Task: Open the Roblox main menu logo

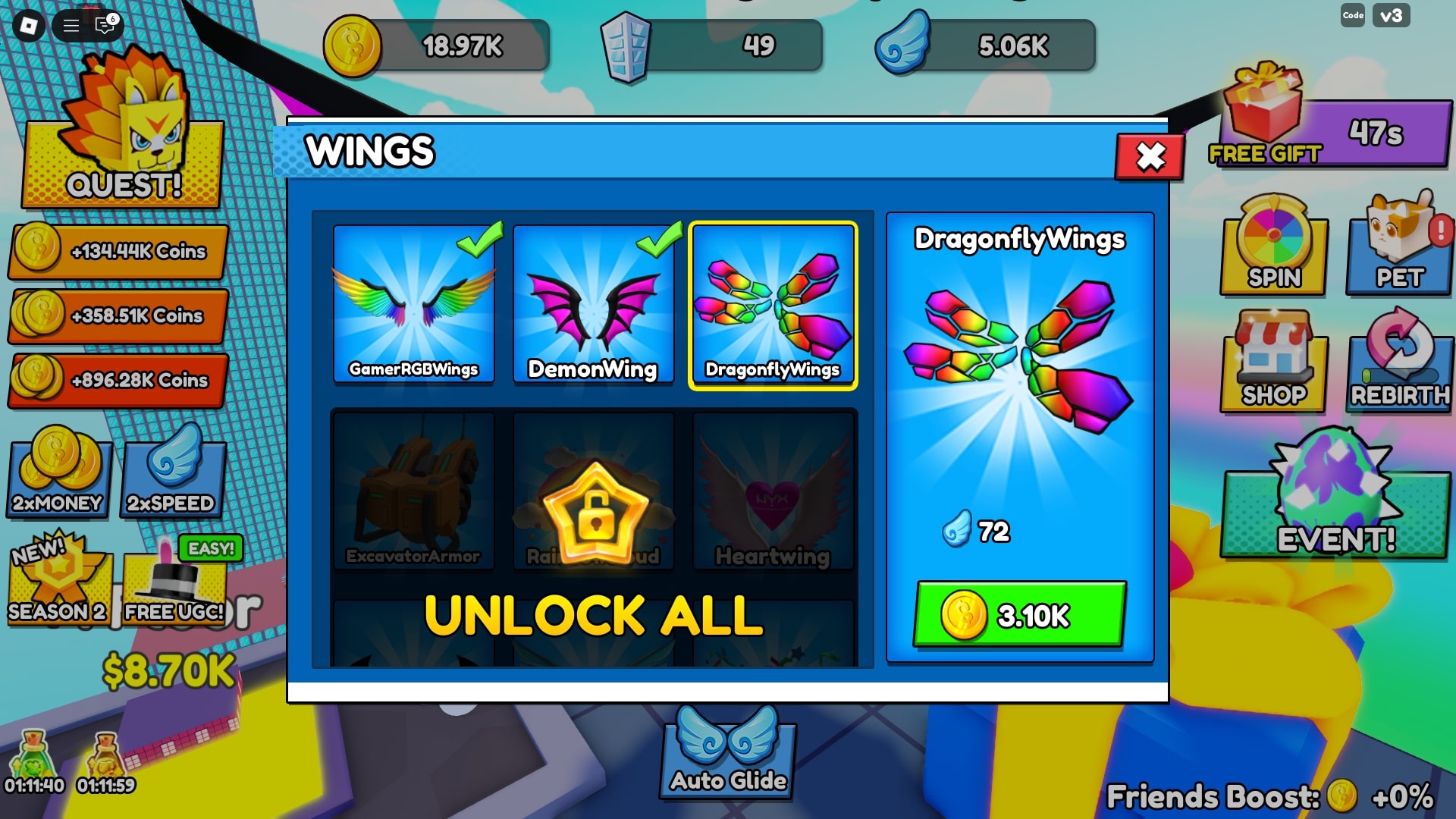Action: coord(29,26)
